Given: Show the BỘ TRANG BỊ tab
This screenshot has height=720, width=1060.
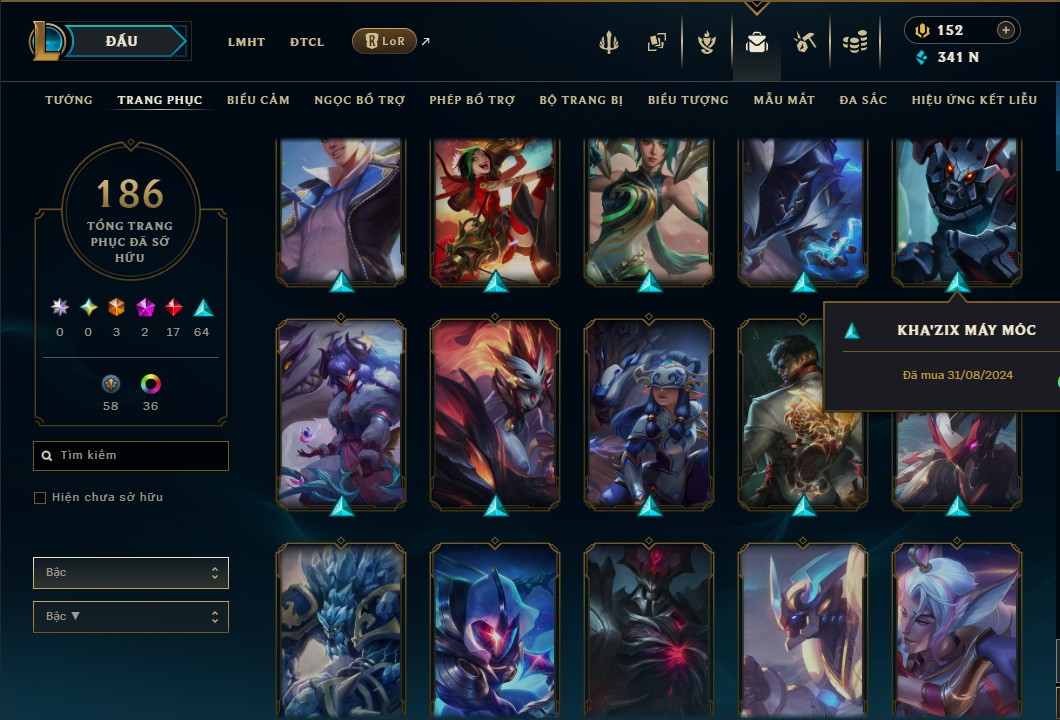Looking at the screenshot, I should (581, 100).
